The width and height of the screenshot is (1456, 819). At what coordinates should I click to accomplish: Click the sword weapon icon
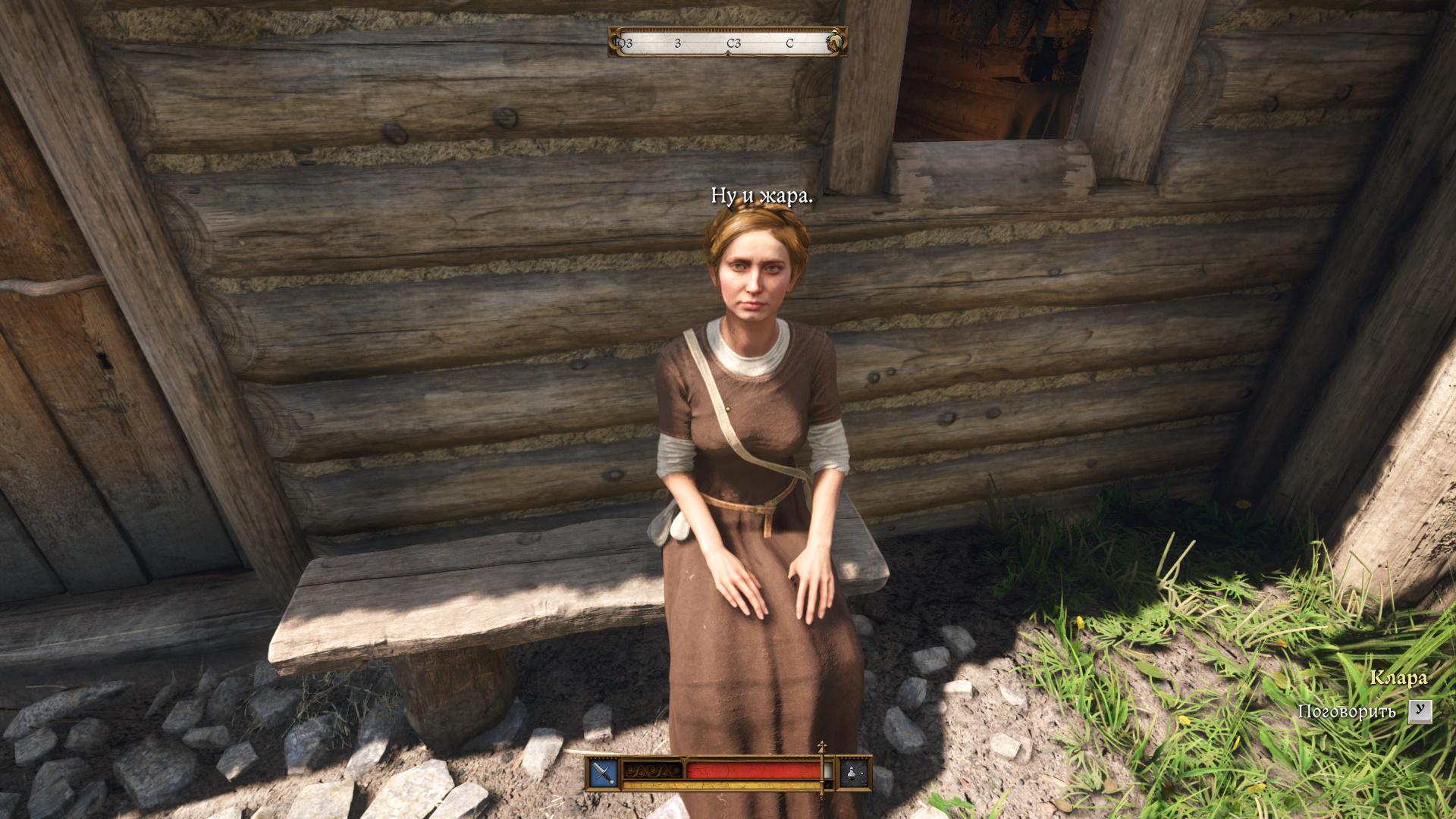604,773
